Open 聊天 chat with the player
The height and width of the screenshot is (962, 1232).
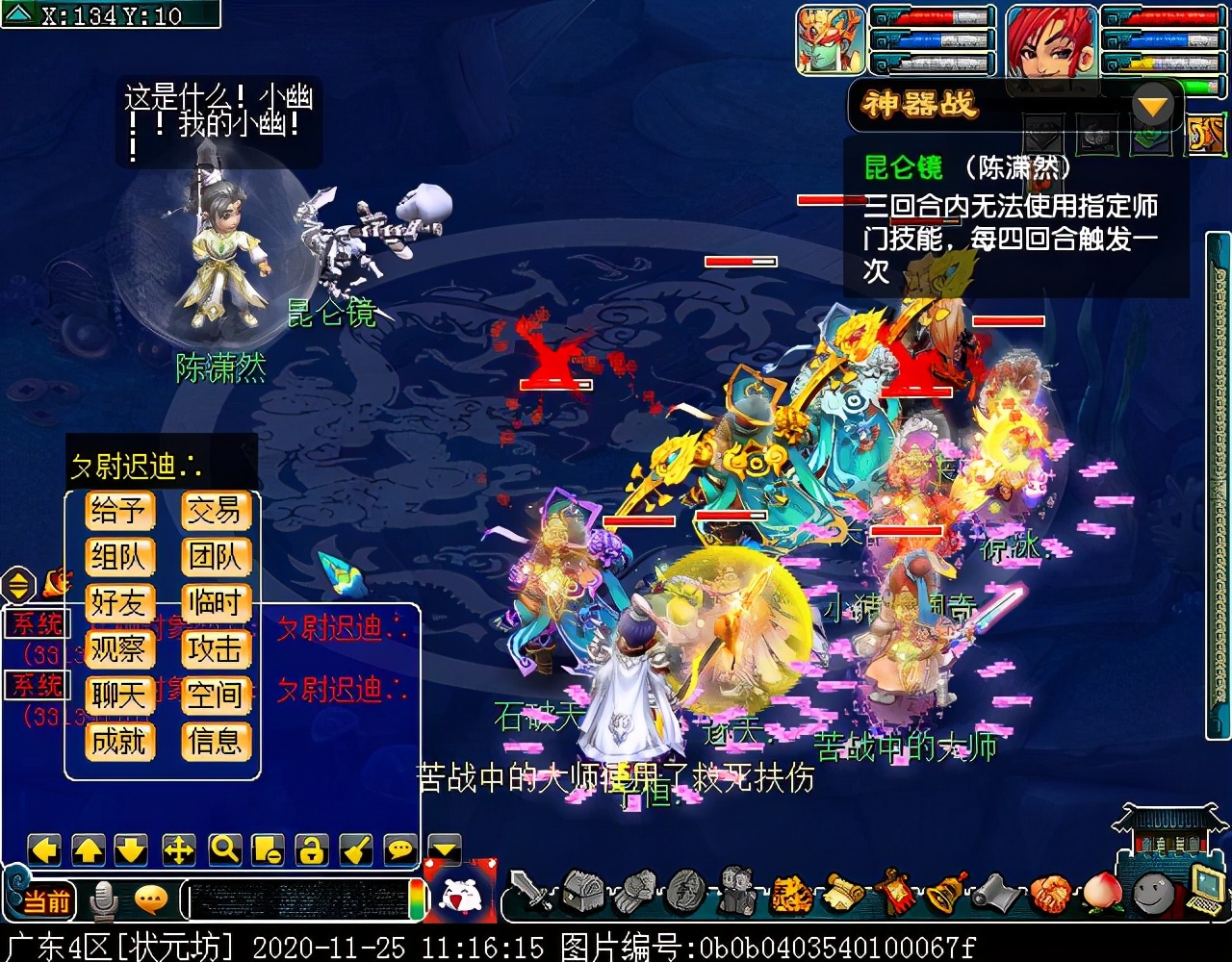118,695
